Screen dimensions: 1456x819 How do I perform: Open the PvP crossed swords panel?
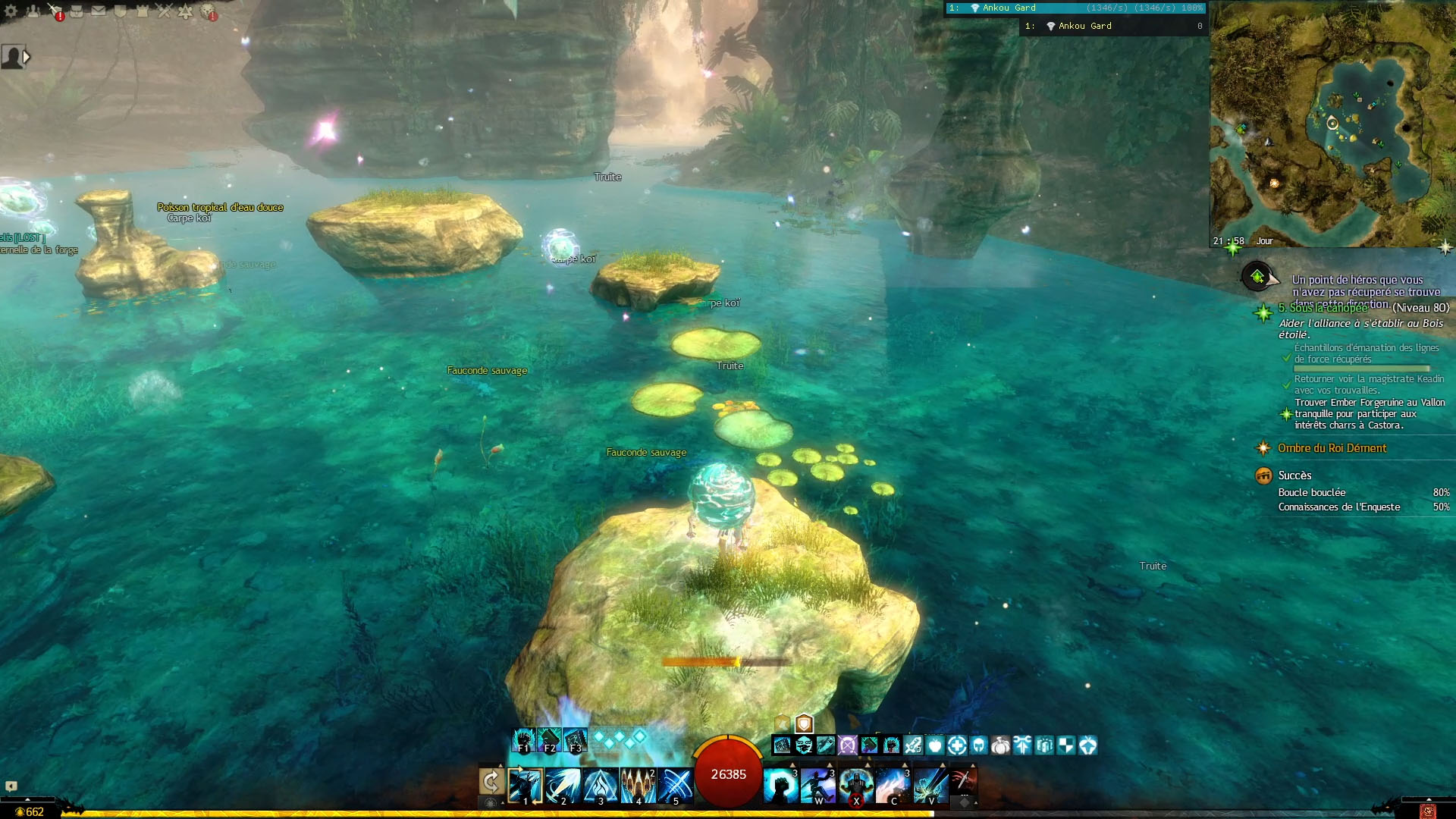pyautogui.click(x=164, y=11)
